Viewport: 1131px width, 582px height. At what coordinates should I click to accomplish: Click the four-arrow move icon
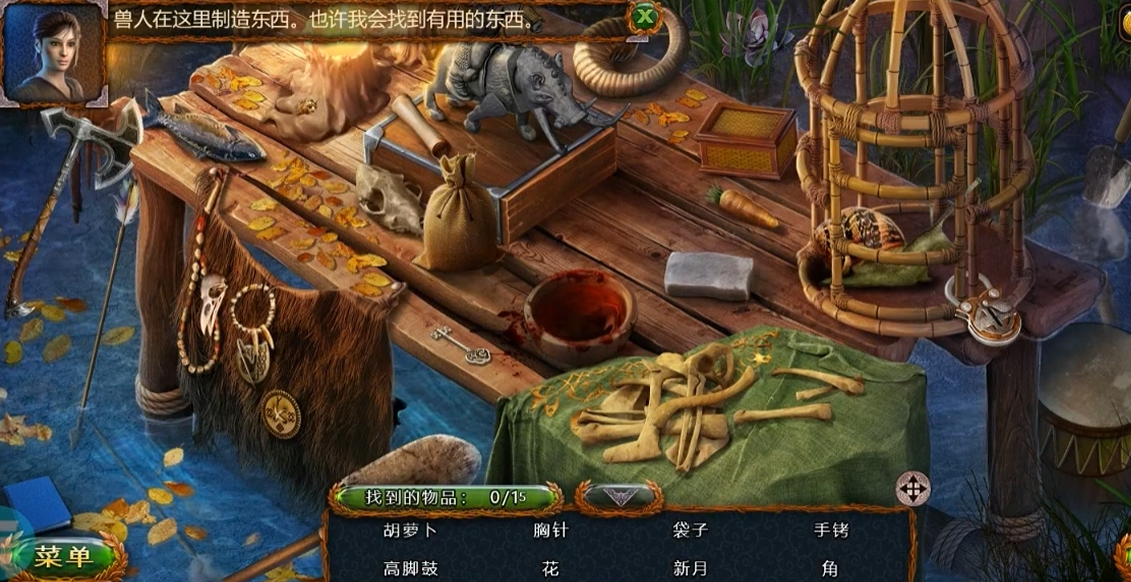tap(912, 489)
